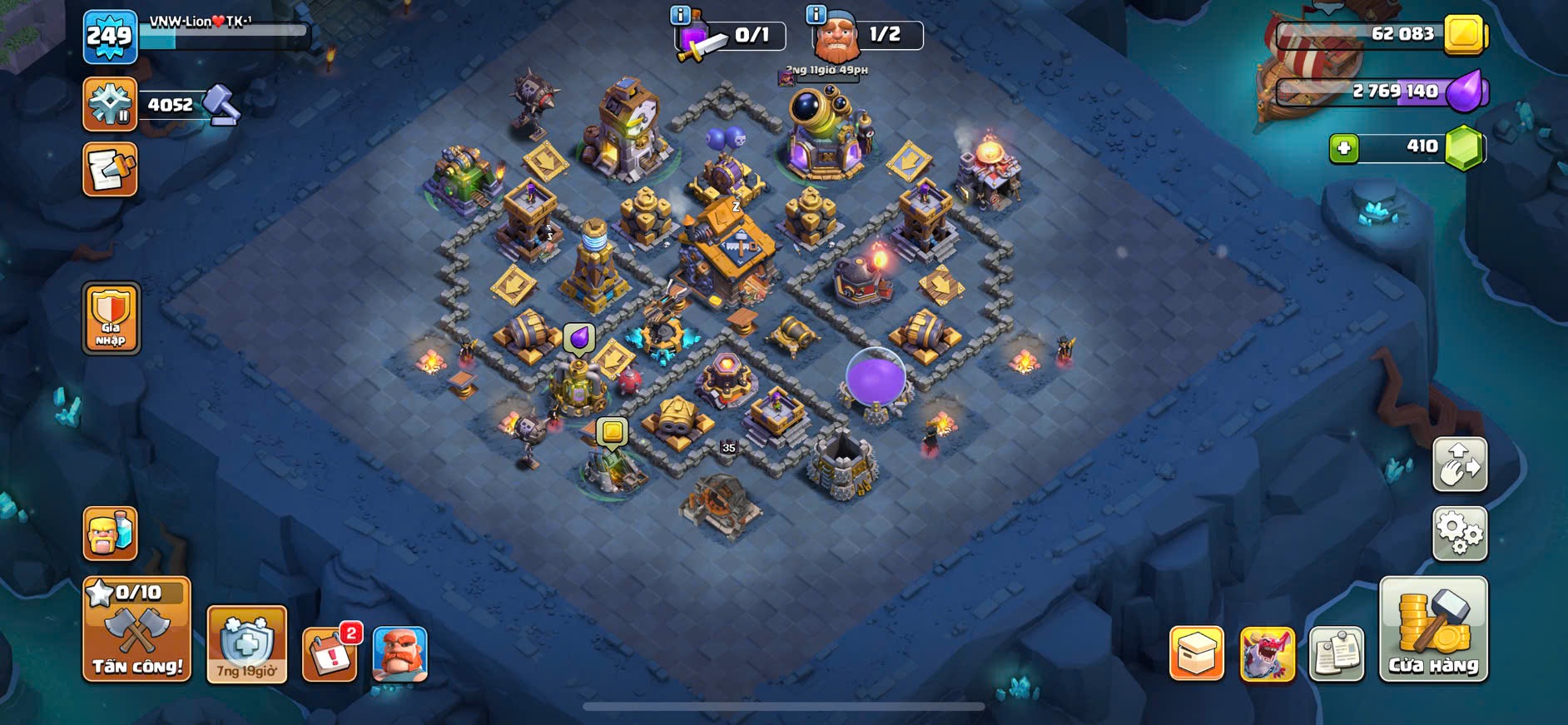1568x725 pixels.
Task: Open the bearded hero portrait button
Action: tap(399, 654)
